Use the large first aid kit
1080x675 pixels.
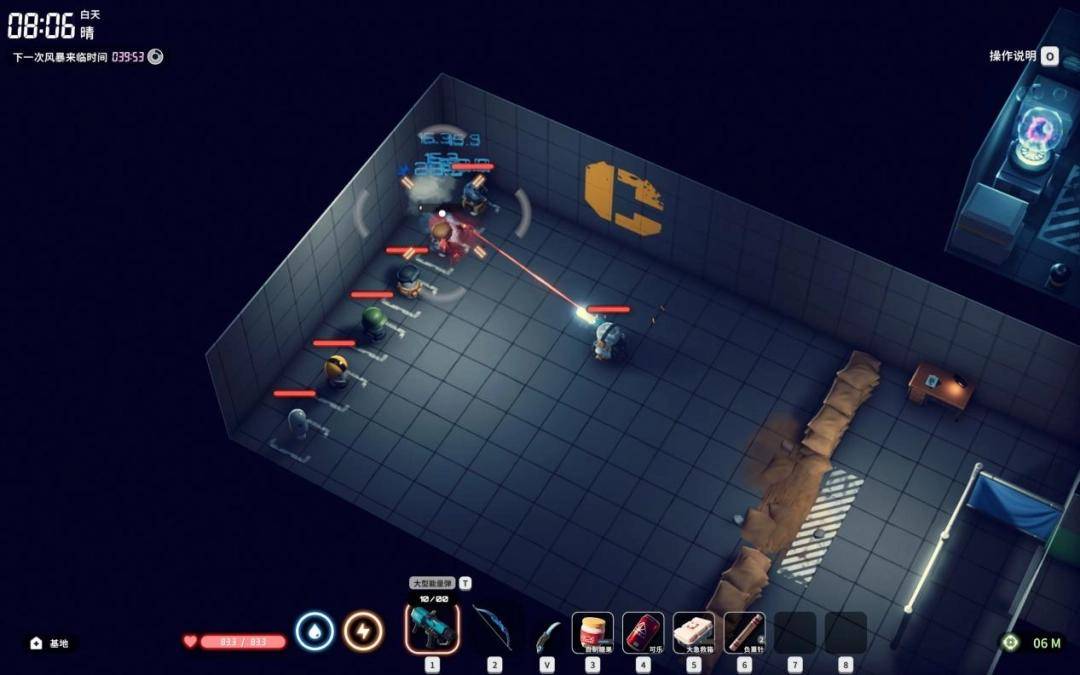(x=694, y=632)
